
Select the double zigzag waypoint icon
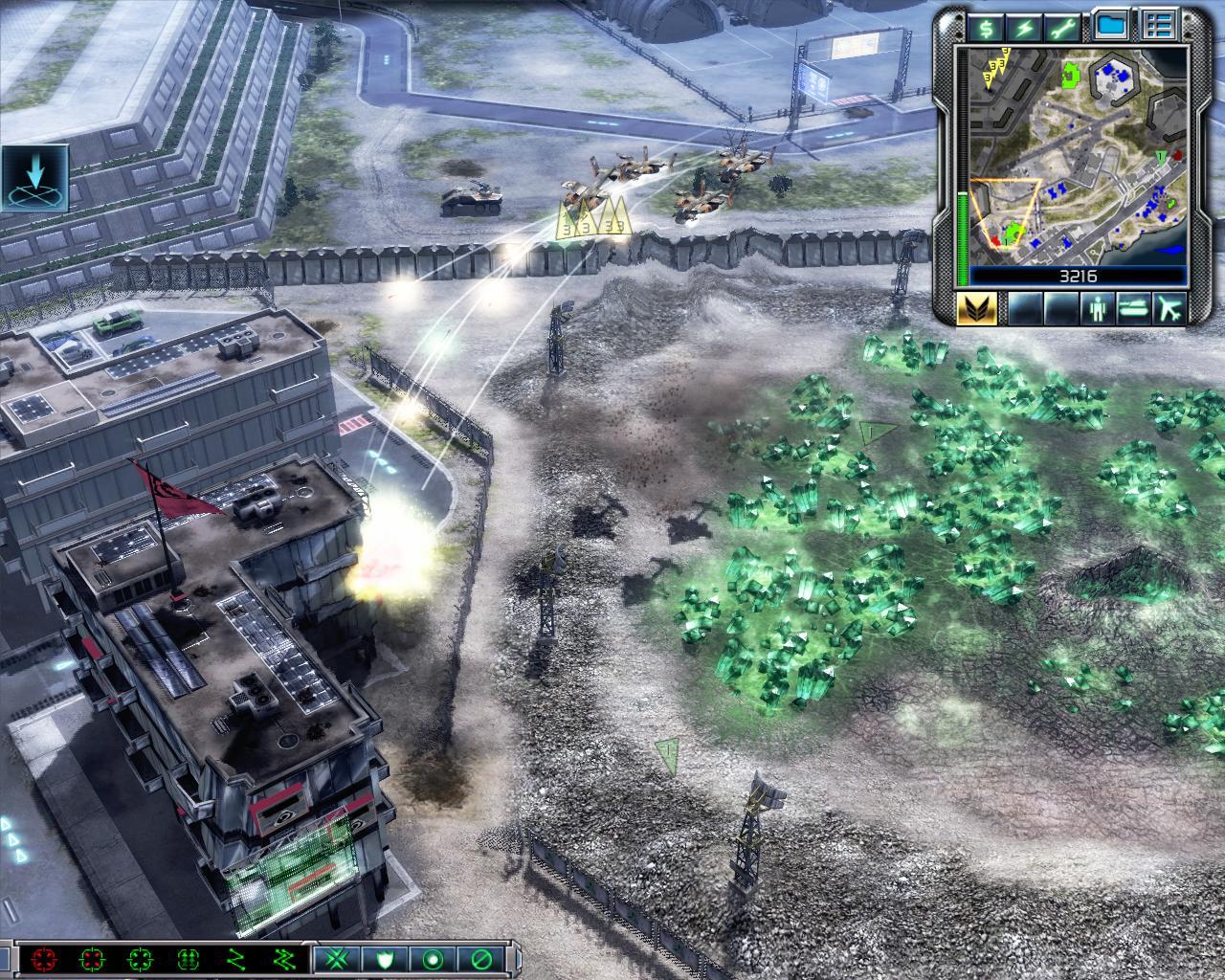pyautogui.click(x=283, y=959)
